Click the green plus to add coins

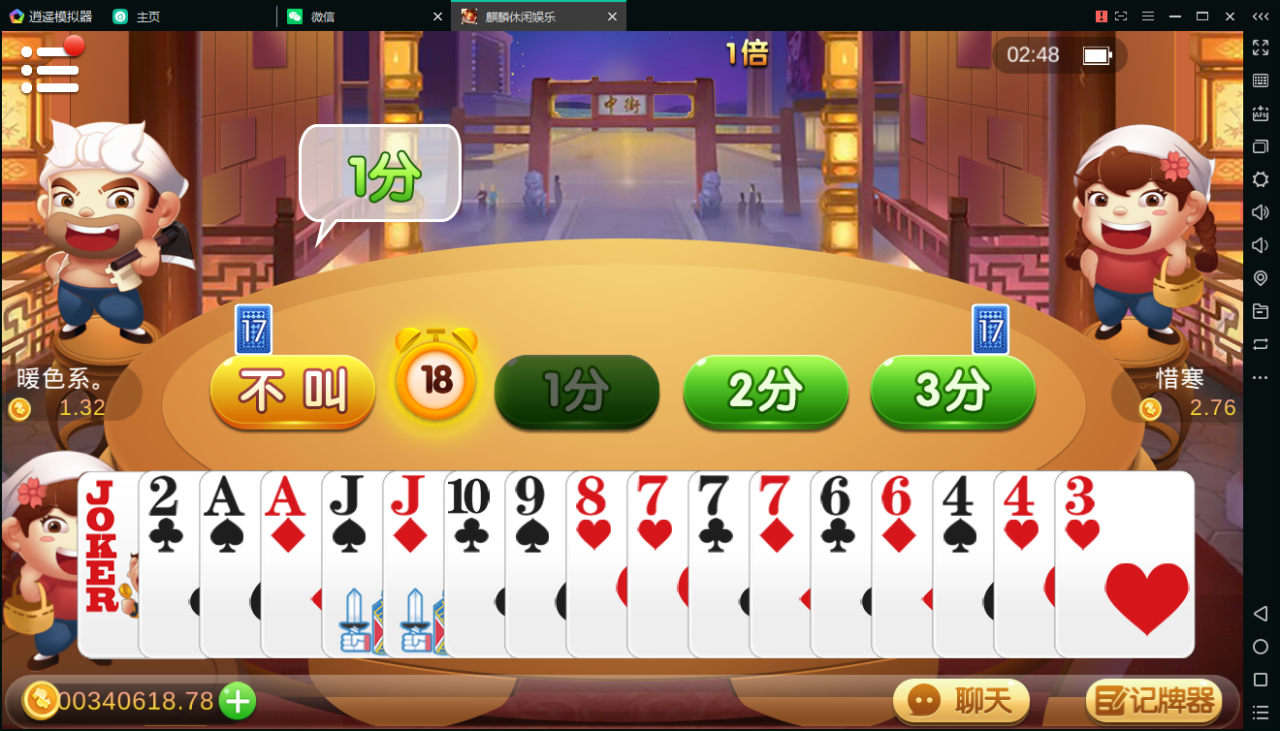coord(236,701)
